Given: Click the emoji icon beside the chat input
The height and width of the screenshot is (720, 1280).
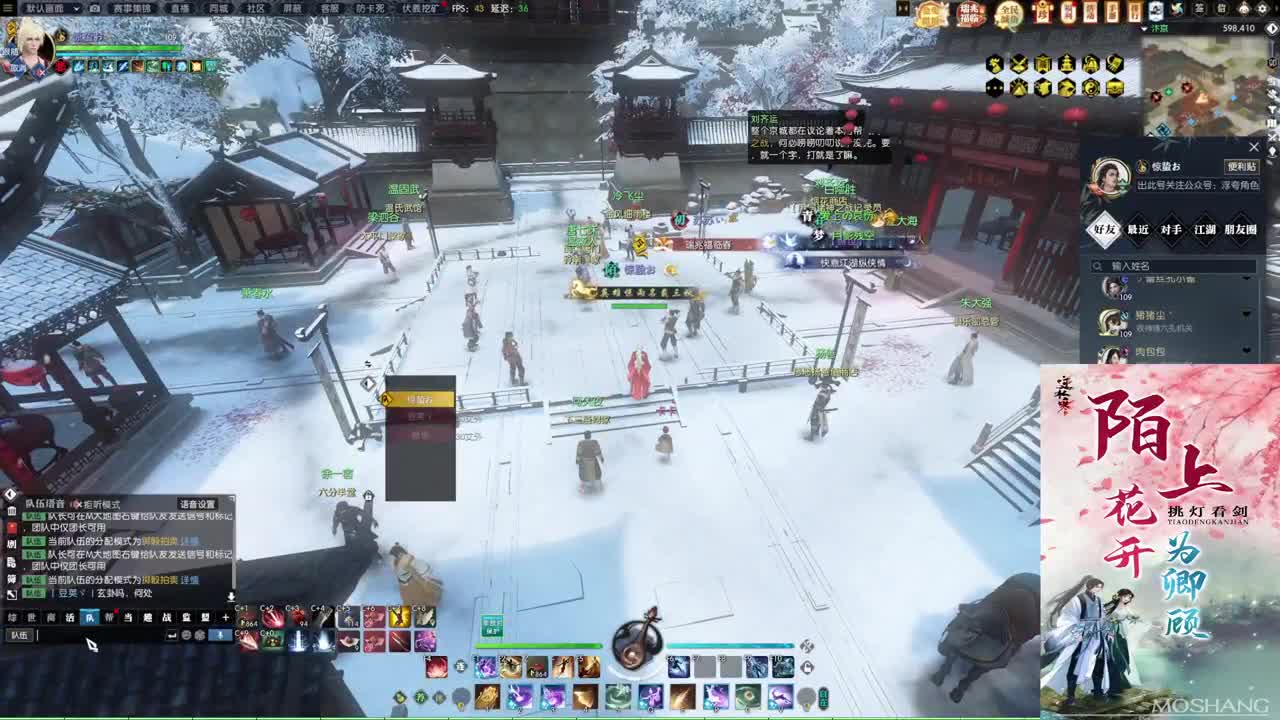Looking at the screenshot, I should click(186, 635).
